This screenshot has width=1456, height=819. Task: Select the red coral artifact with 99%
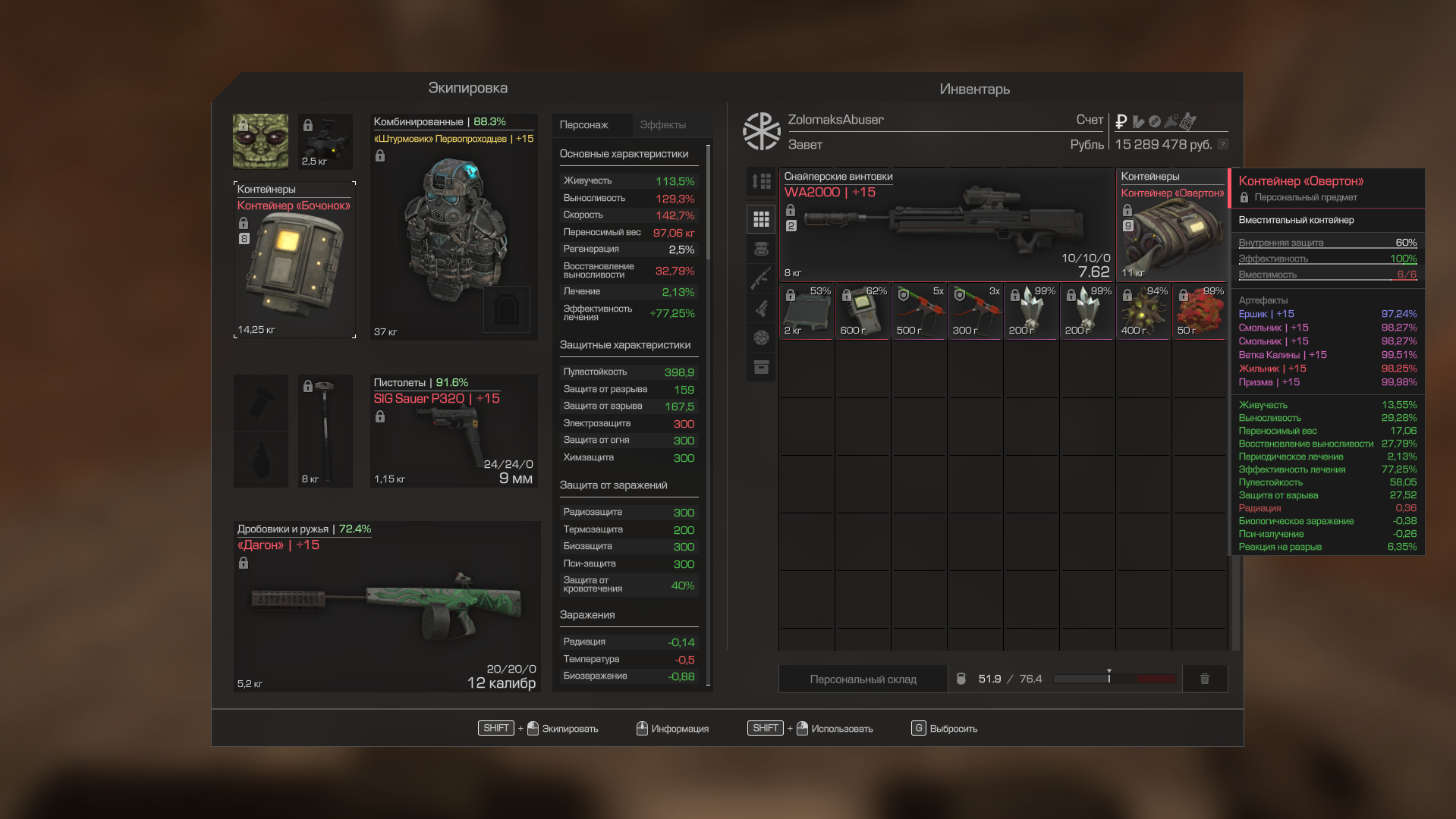coord(1200,312)
